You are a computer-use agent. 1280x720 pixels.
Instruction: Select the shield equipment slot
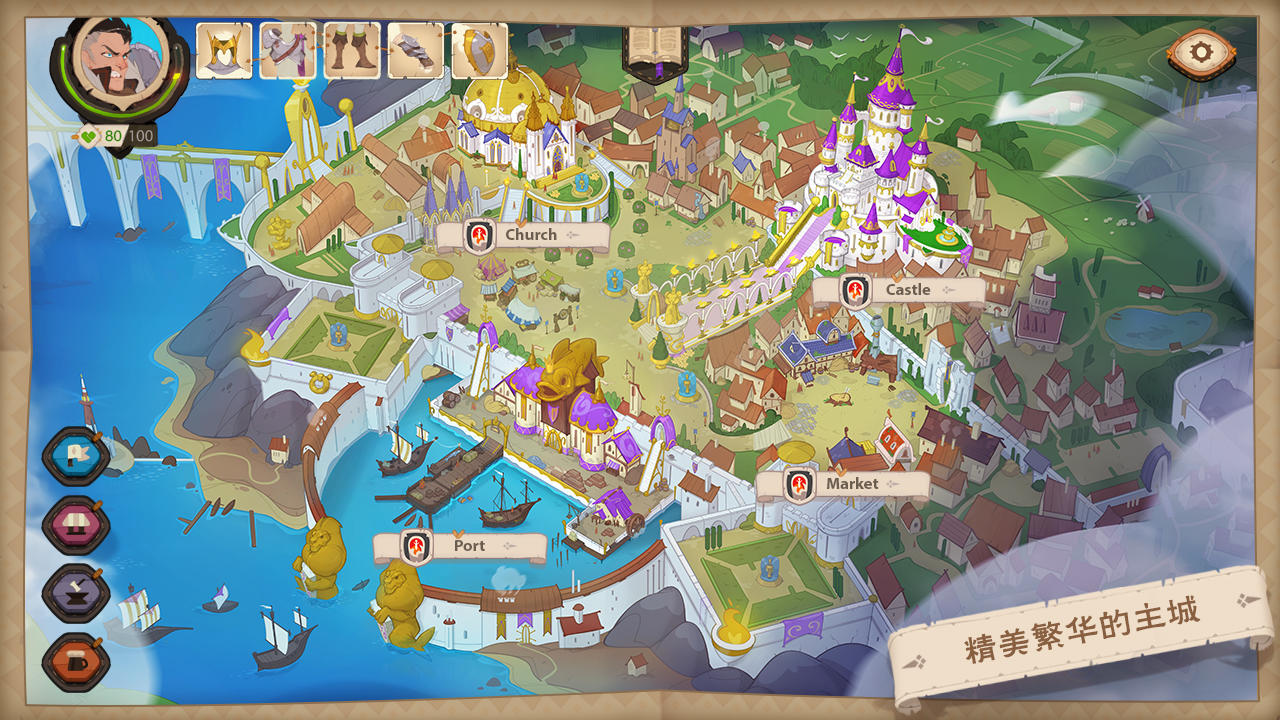(480, 51)
